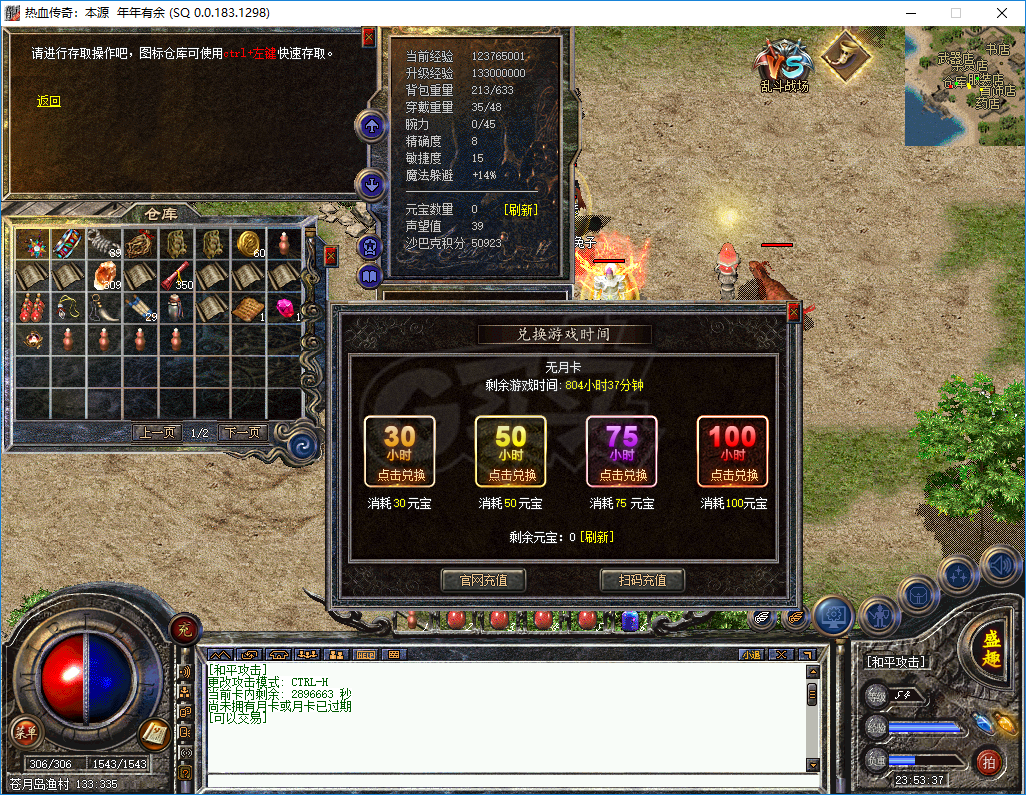Viewport: 1026px width, 795px height.
Task: Click the minimap in the corner
Action: click(964, 86)
